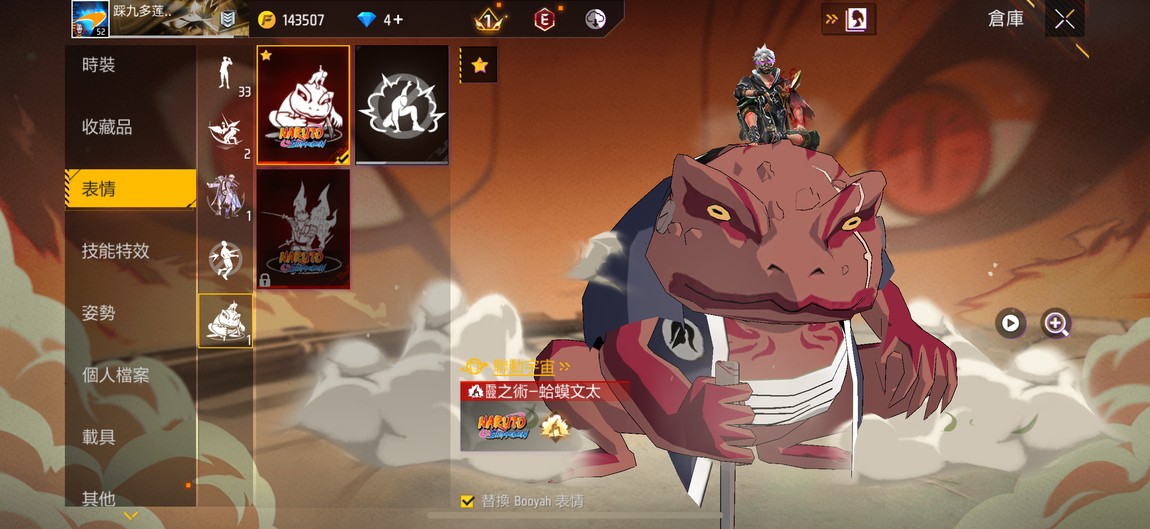Zoom in with the magnifier button
This screenshot has width=1150, height=529.
[x=1056, y=323]
